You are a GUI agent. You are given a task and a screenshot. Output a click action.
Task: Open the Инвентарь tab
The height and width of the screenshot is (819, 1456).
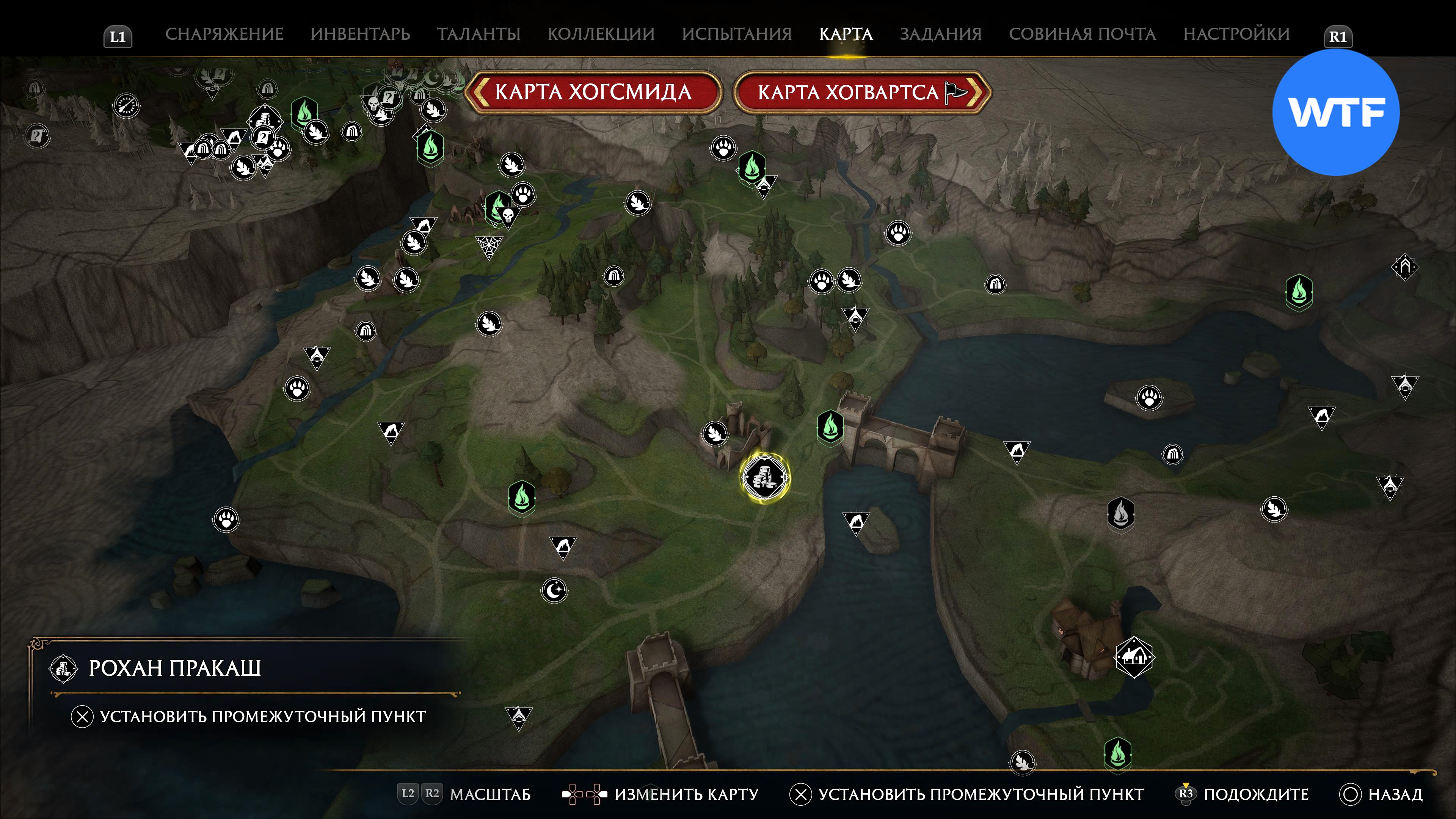tap(360, 34)
